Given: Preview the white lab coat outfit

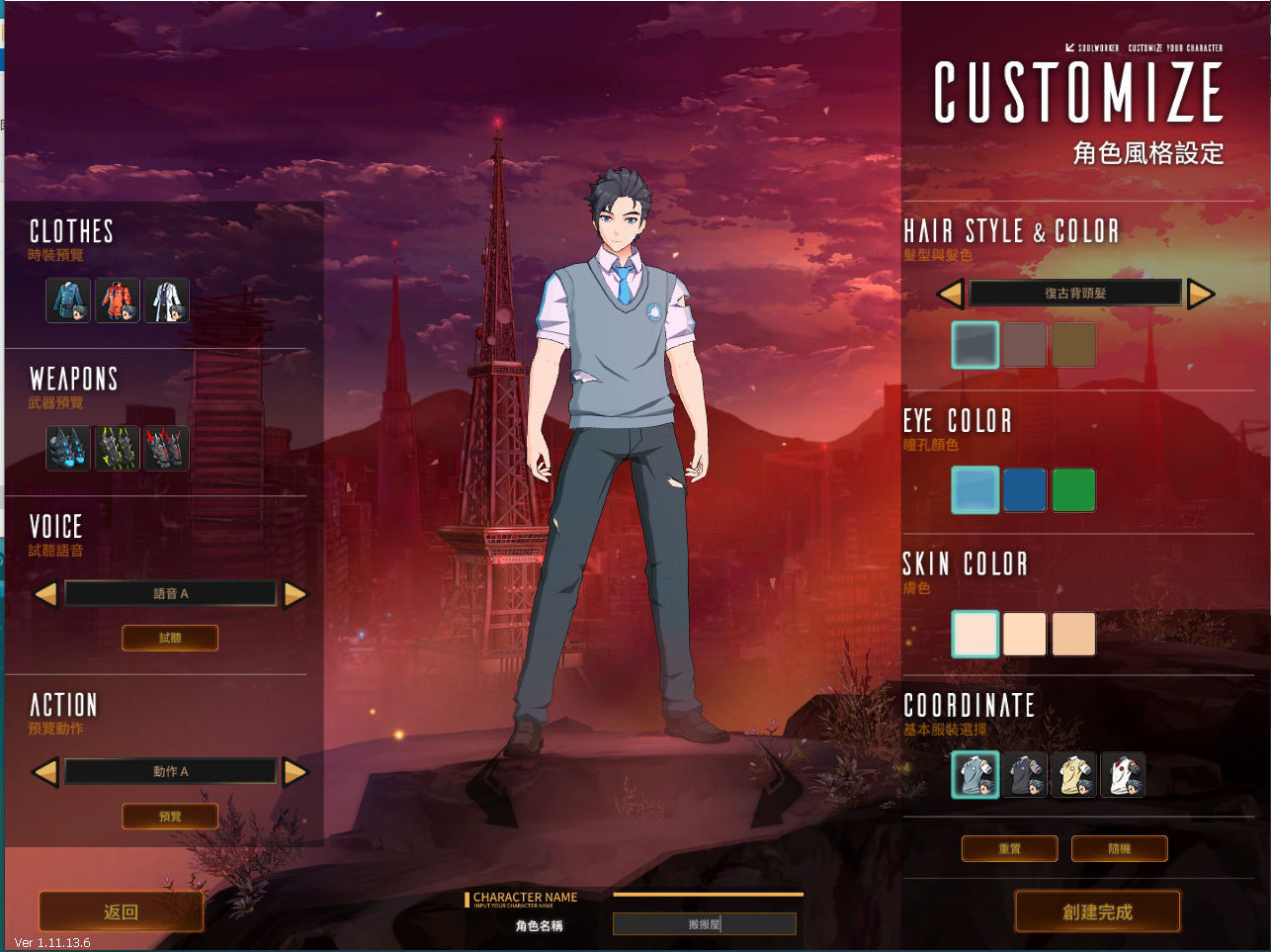Looking at the screenshot, I should [167, 301].
